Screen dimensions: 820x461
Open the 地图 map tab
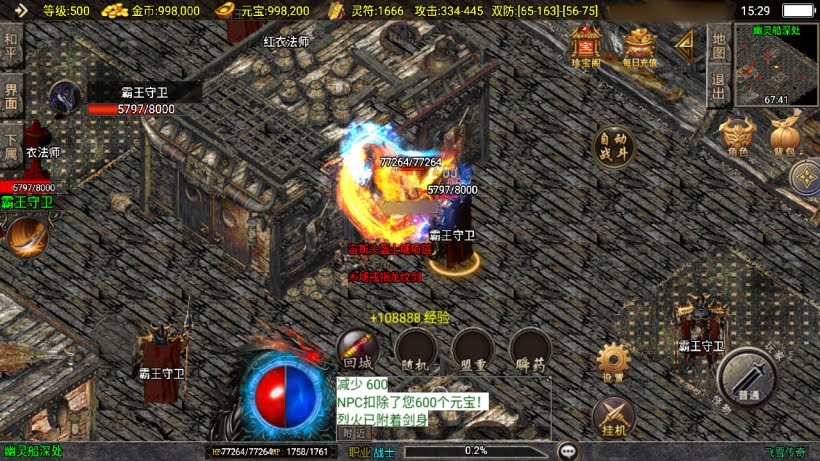[717, 44]
